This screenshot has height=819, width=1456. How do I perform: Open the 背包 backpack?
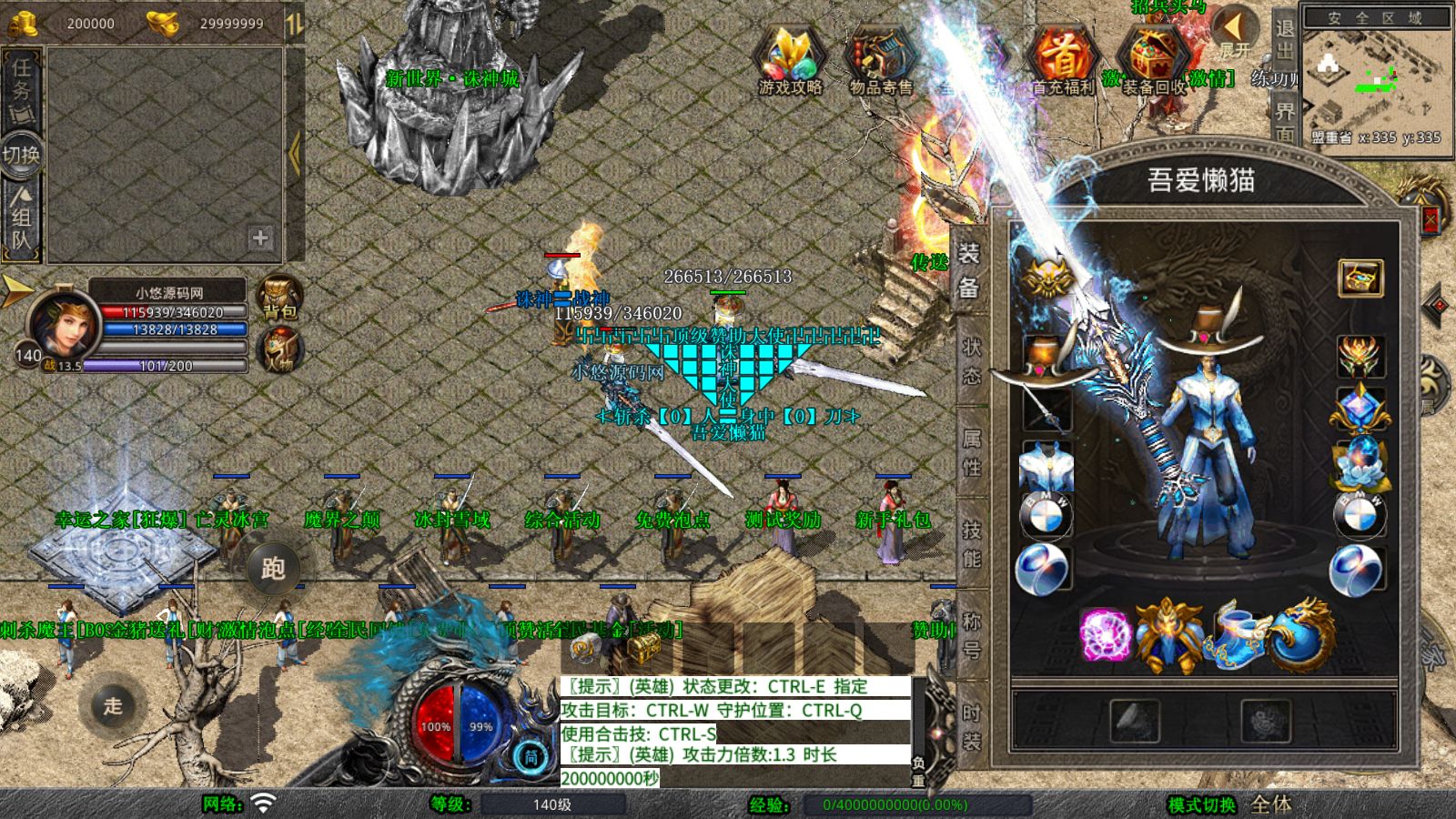tap(279, 298)
